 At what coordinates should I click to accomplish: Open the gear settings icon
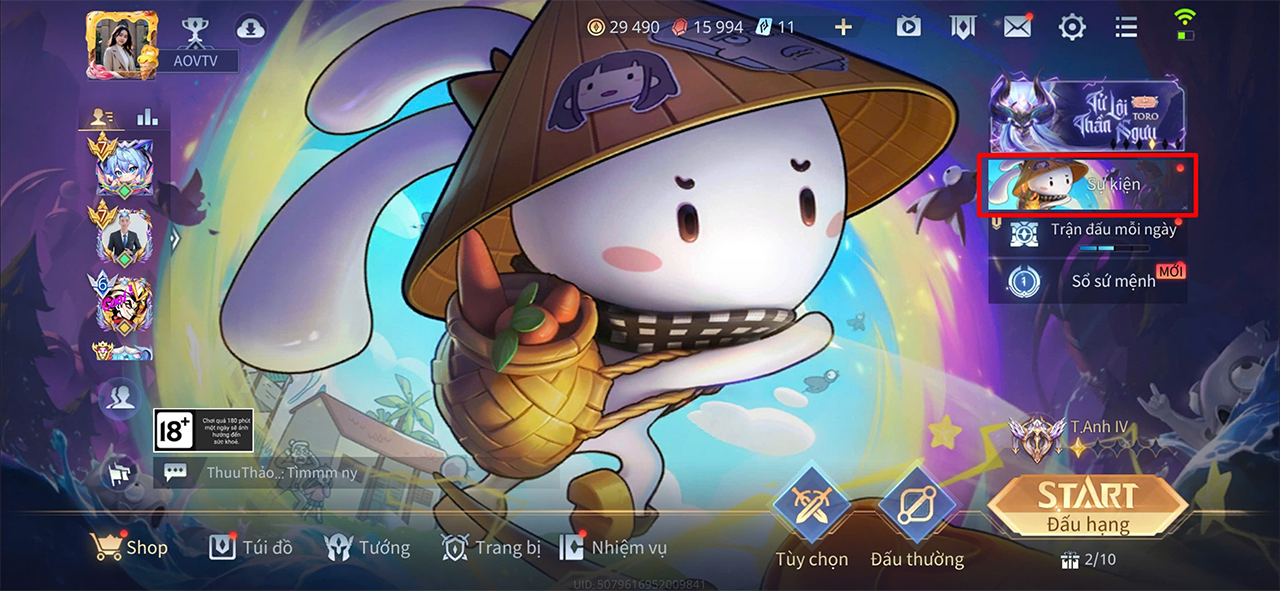point(1072,27)
